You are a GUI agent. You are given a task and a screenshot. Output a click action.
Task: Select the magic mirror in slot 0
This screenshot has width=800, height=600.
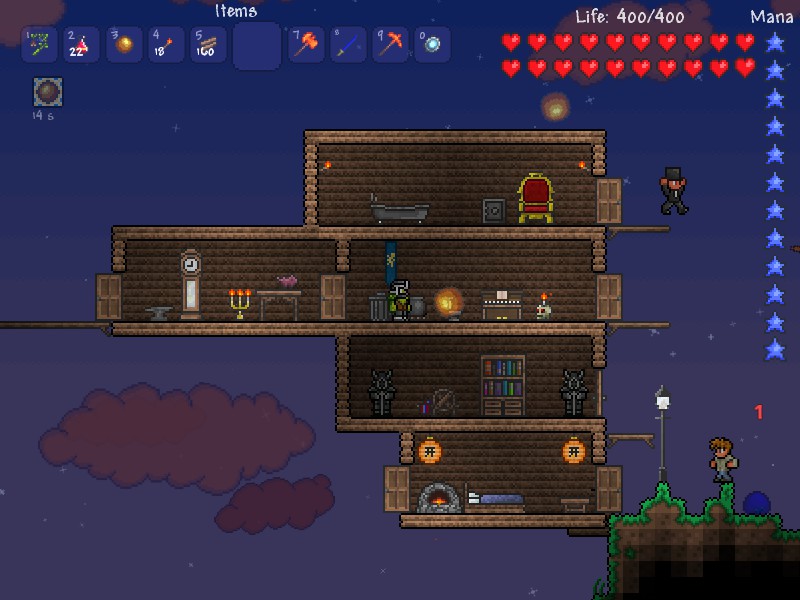pyautogui.click(x=432, y=45)
